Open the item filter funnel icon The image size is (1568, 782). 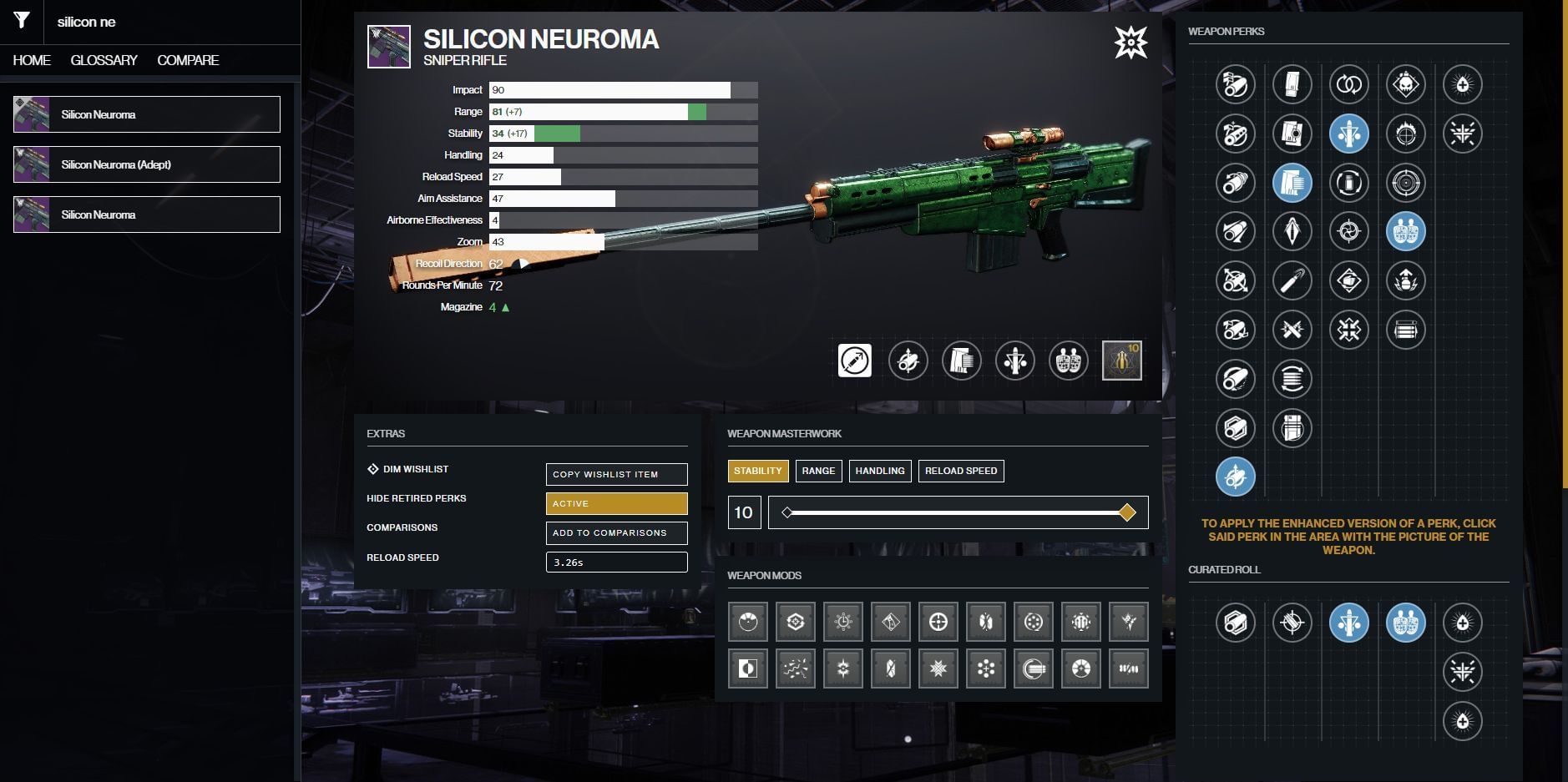tap(22, 22)
